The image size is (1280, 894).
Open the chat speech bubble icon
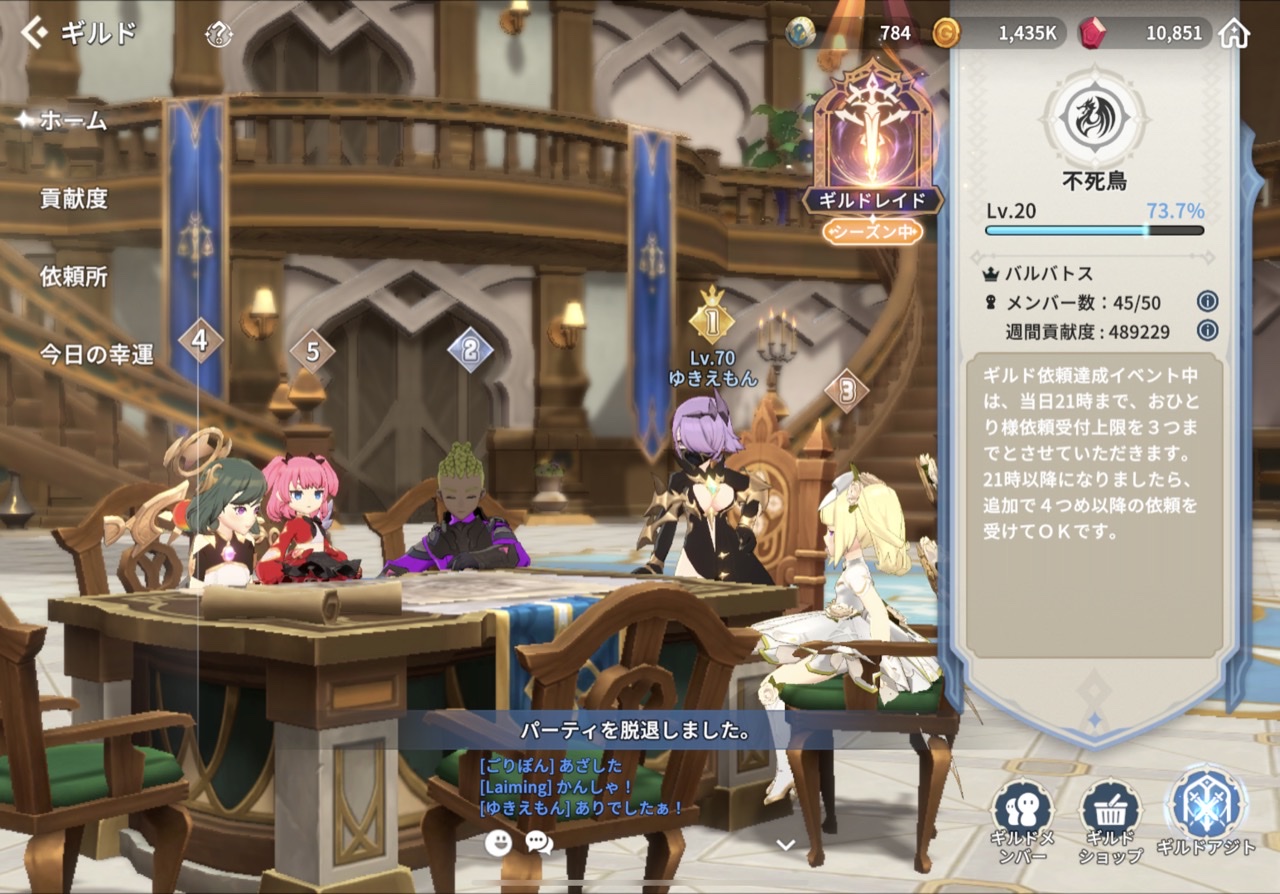coord(539,842)
